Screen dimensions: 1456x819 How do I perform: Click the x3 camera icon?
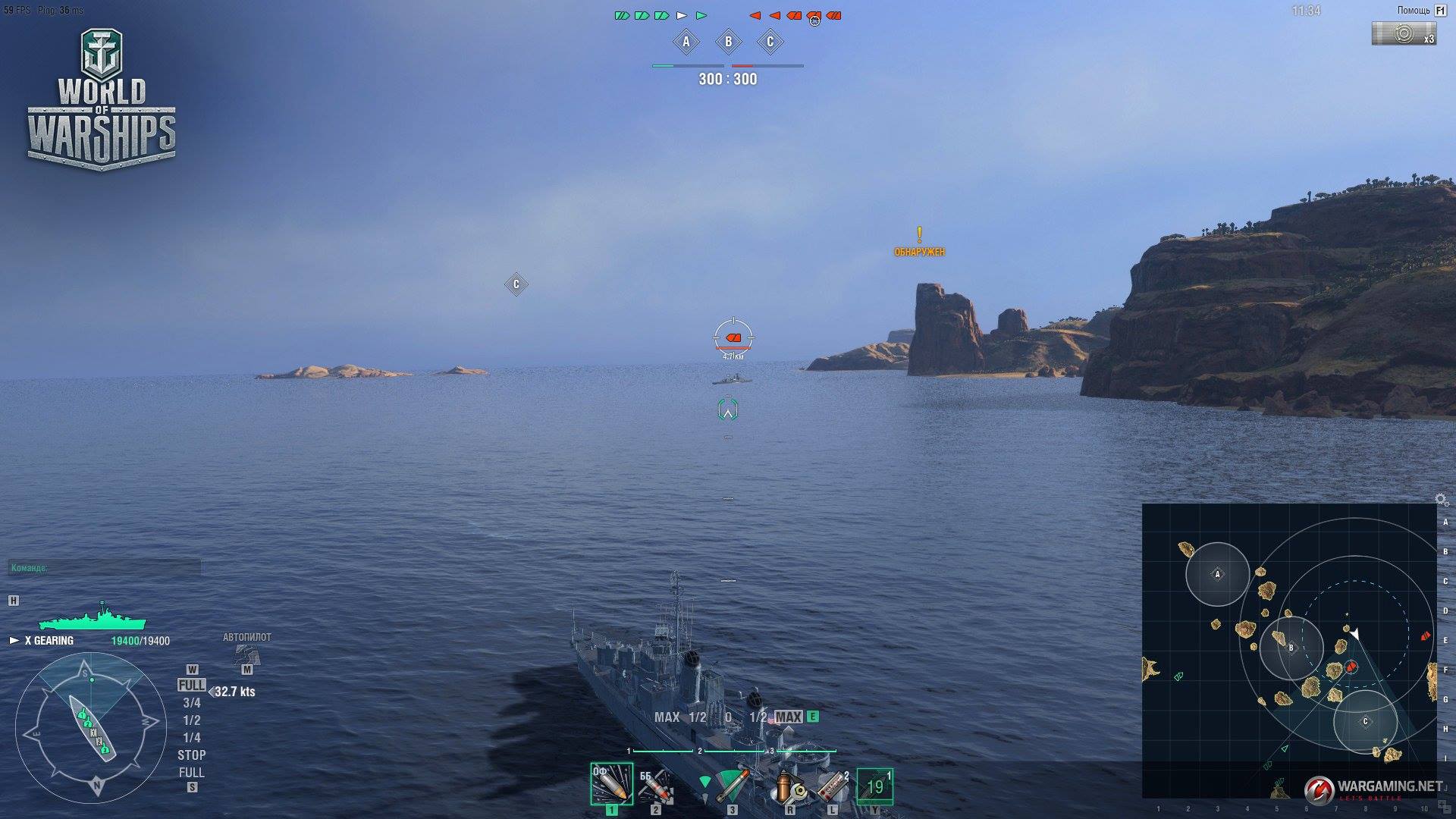[1404, 33]
